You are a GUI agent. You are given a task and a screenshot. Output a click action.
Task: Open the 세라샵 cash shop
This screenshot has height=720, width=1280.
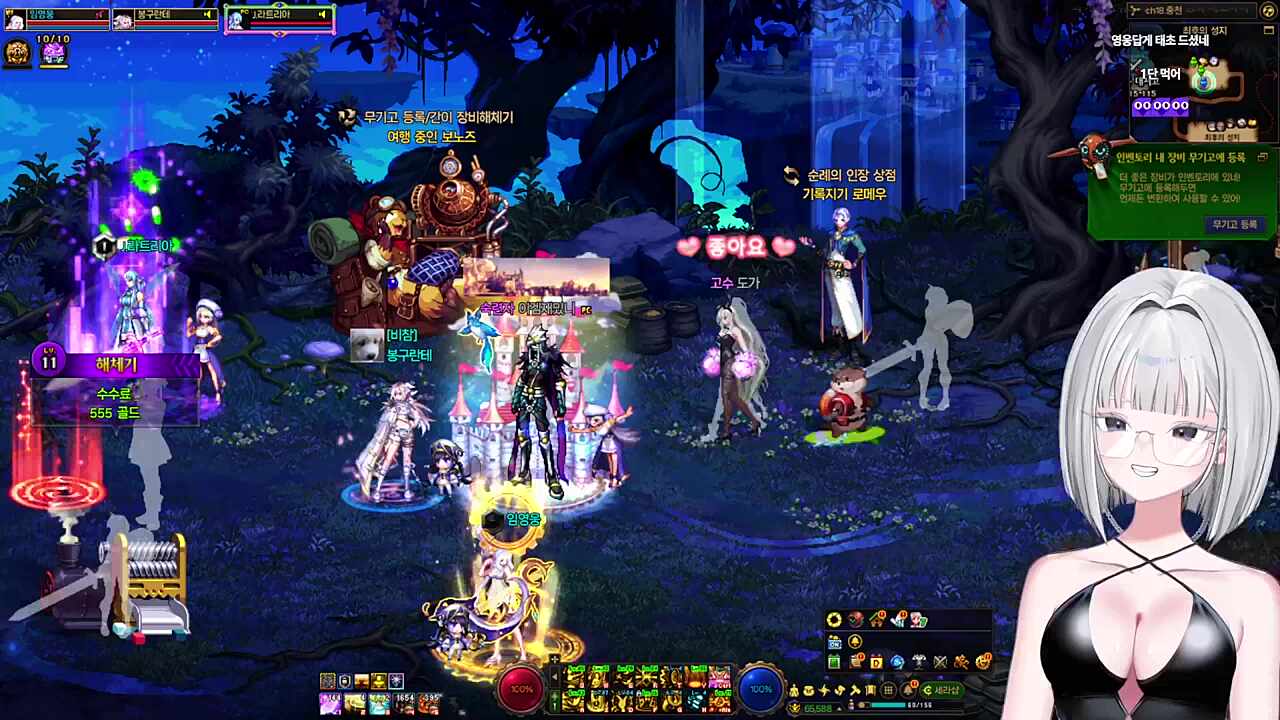click(x=940, y=690)
